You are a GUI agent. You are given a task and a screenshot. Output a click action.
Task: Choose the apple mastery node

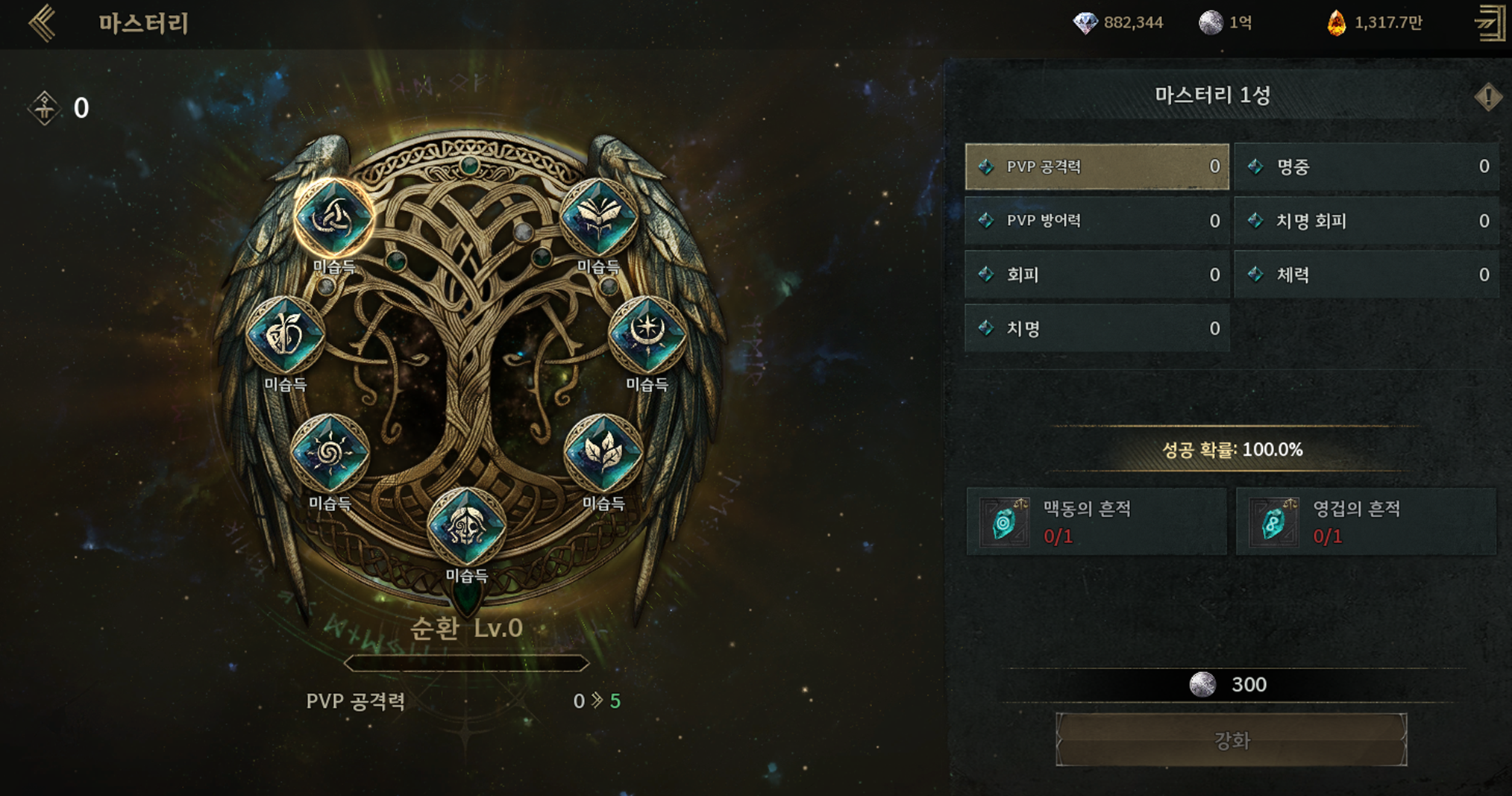coord(285,335)
